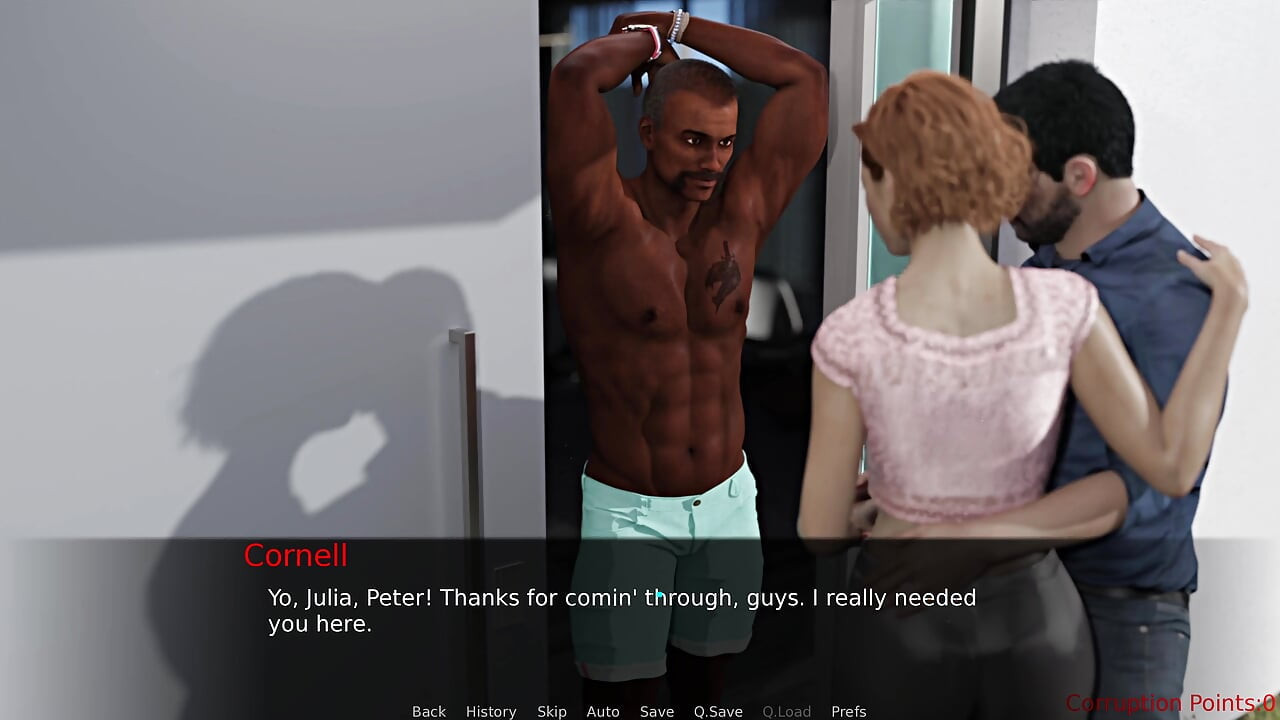The image size is (1280, 720).
Task: Open the Prefs settings menu
Action: (849, 711)
